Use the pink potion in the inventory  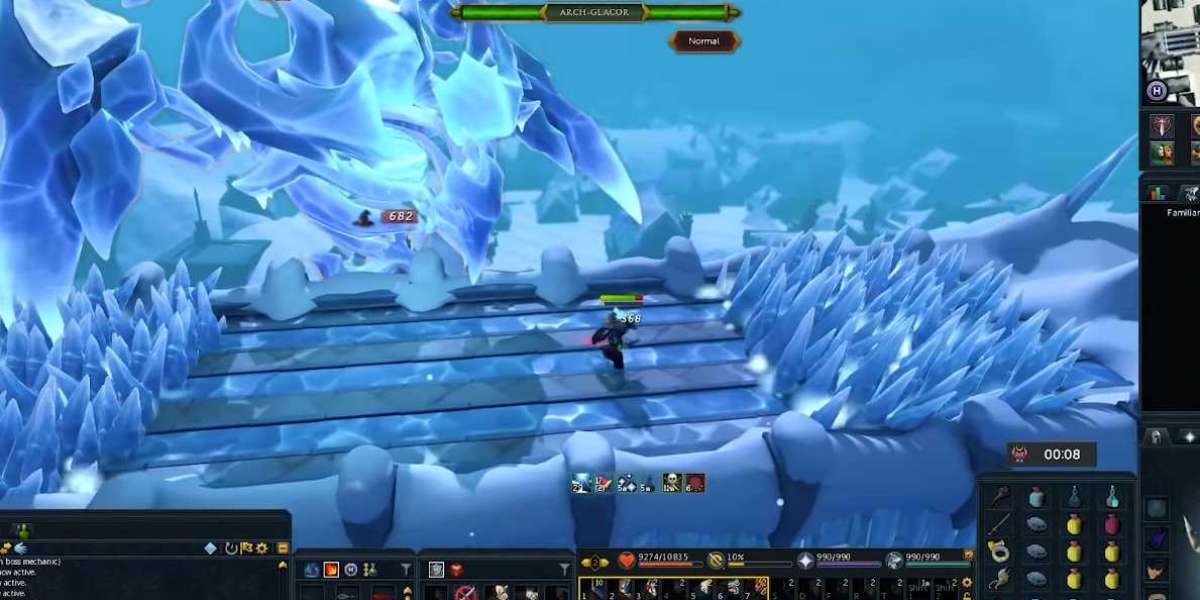pos(1111,525)
